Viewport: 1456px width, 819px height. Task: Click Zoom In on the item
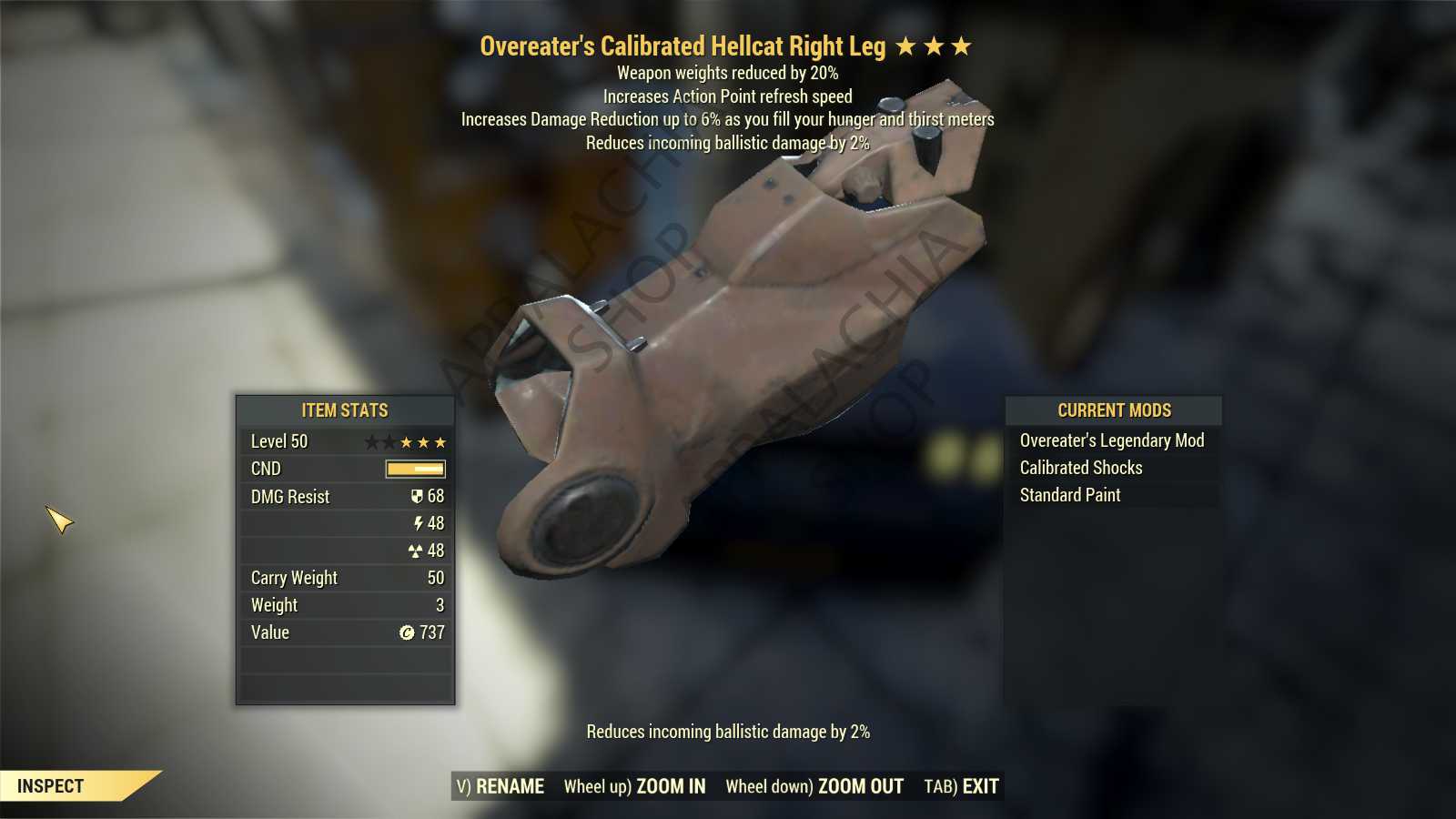[634, 787]
